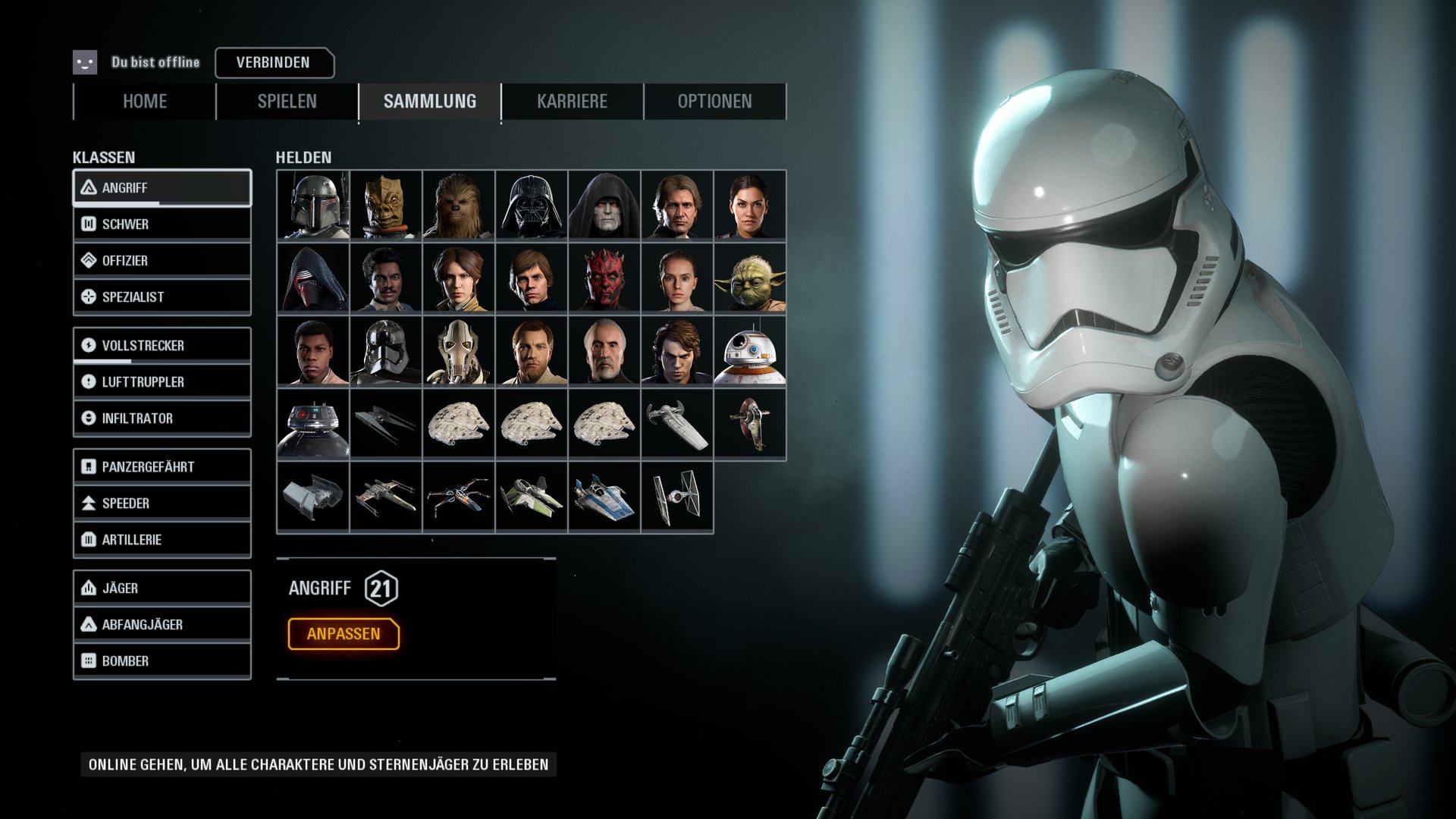This screenshot has width=1456, height=819.
Task: Select the ANGRIFF class icon
Action: [x=89, y=187]
